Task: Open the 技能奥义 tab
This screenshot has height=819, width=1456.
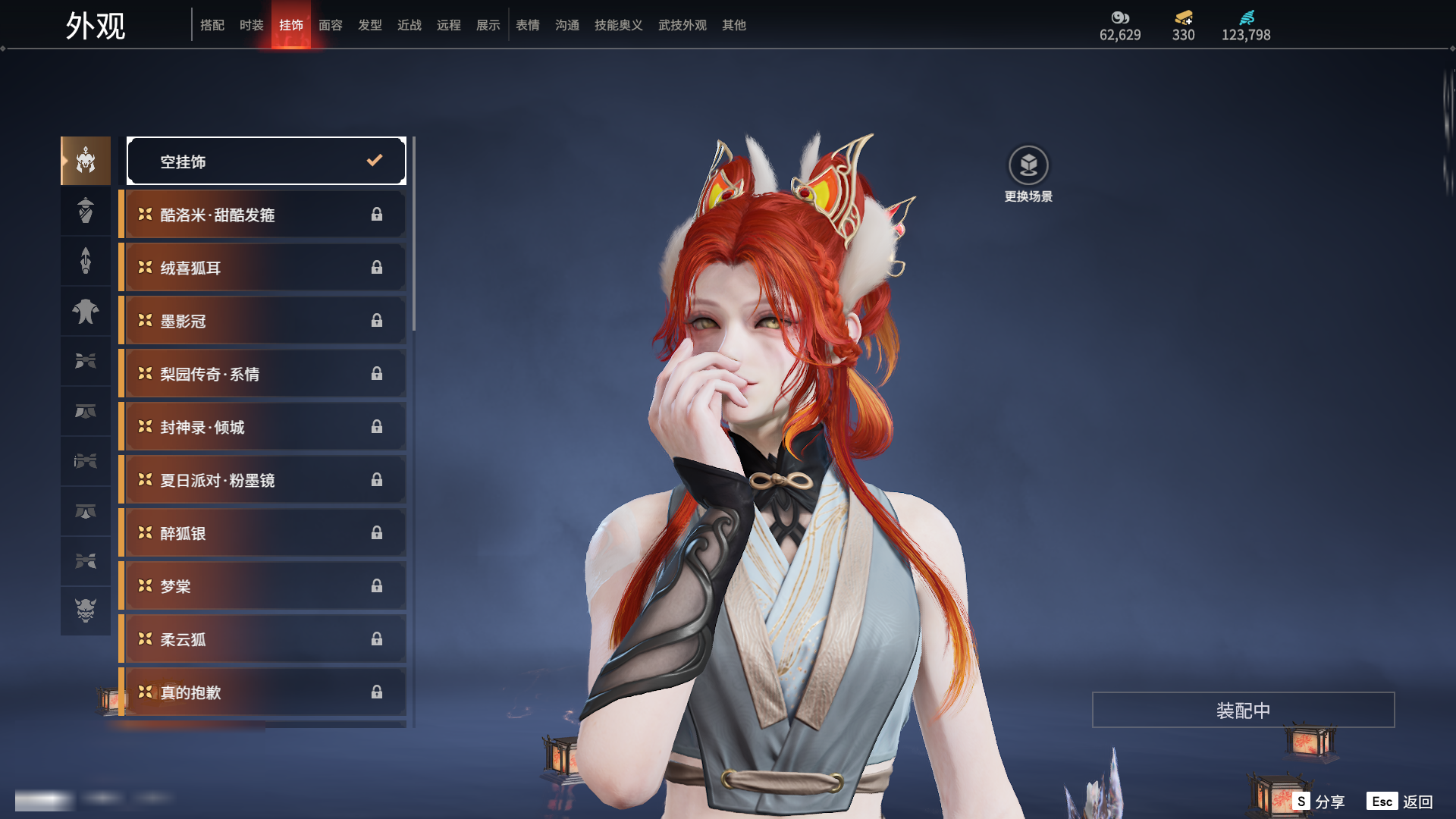Action: pyautogui.click(x=618, y=25)
